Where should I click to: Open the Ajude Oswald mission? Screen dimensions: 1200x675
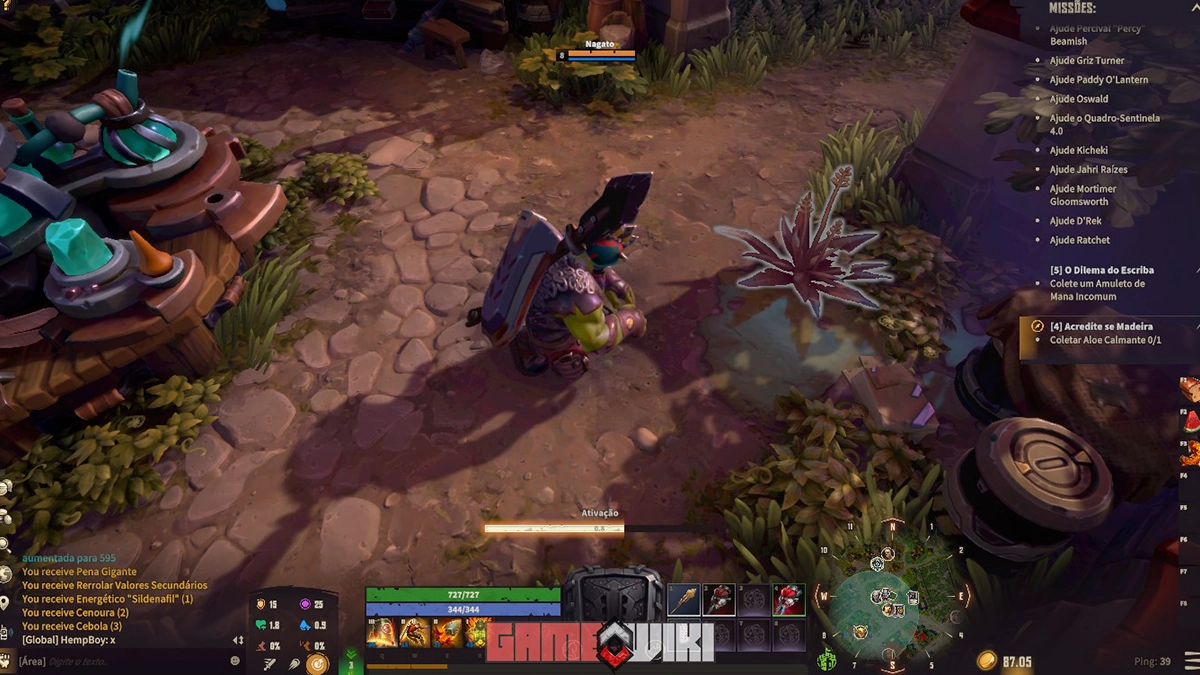point(1078,99)
